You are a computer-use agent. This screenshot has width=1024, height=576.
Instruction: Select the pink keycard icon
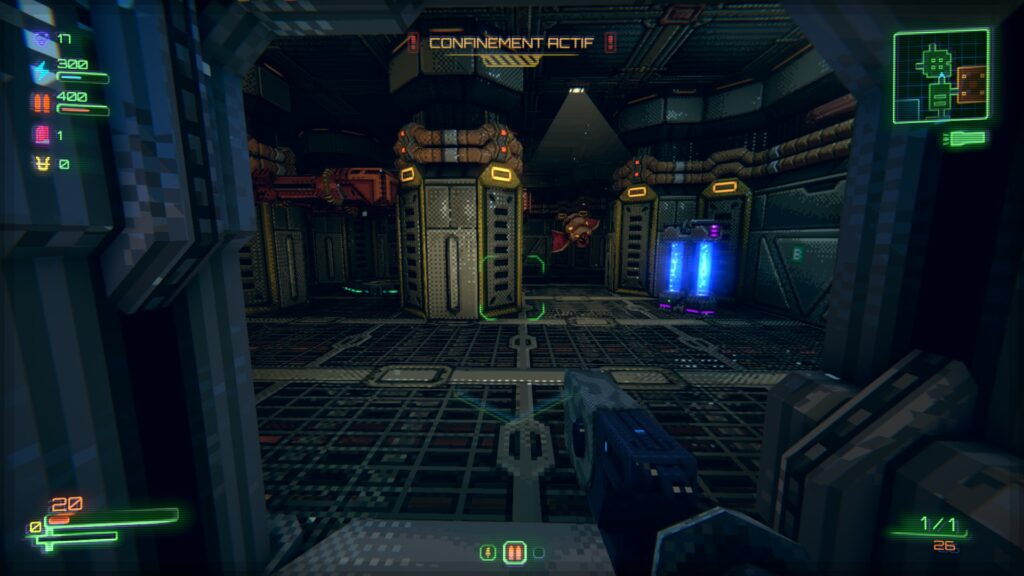click(42, 135)
